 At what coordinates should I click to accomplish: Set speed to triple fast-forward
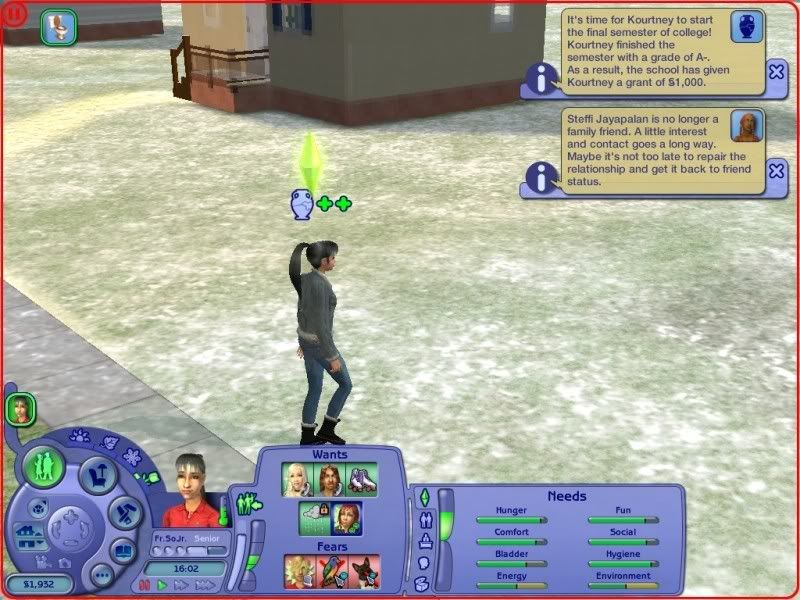(206, 584)
